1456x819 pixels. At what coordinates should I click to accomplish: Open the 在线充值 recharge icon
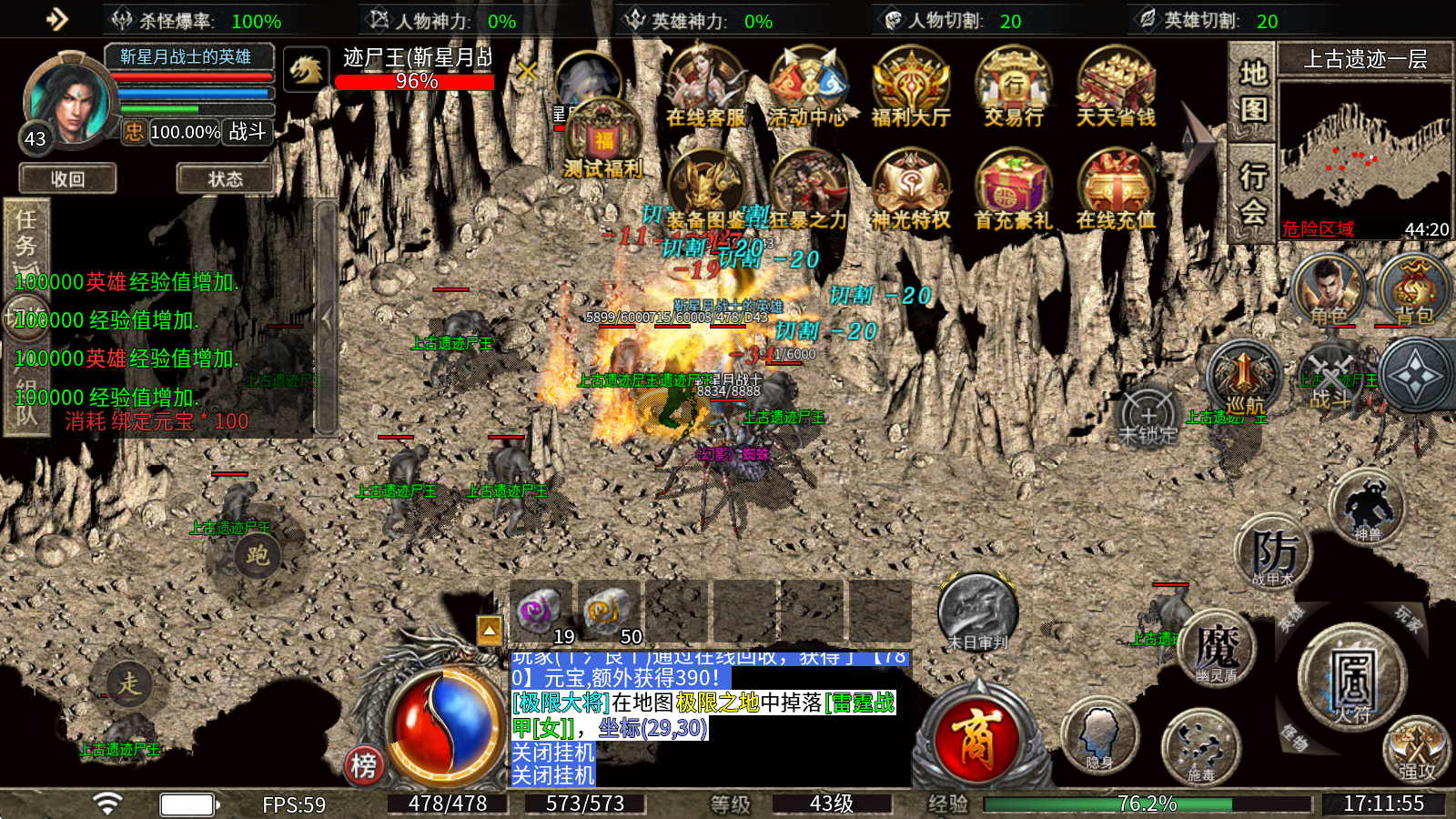point(1116,191)
